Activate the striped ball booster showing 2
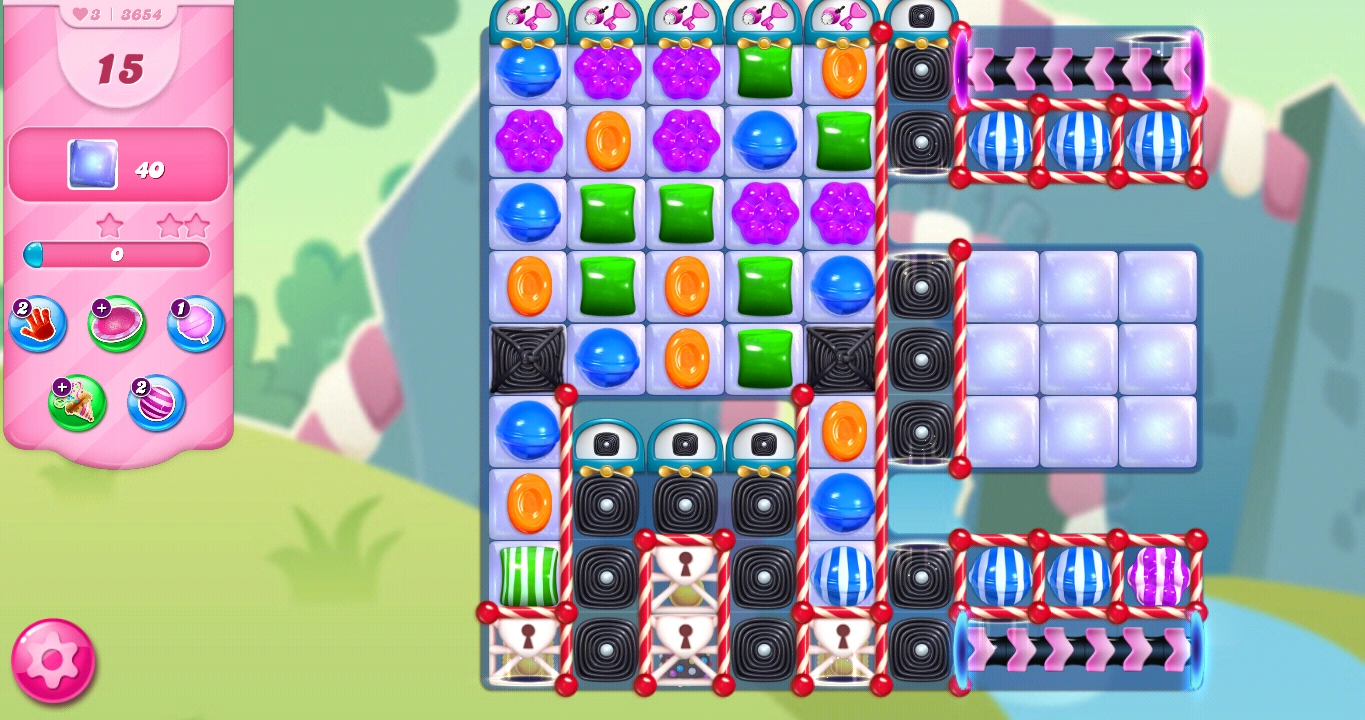The width and height of the screenshot is (1365, 720). (155, 403)
